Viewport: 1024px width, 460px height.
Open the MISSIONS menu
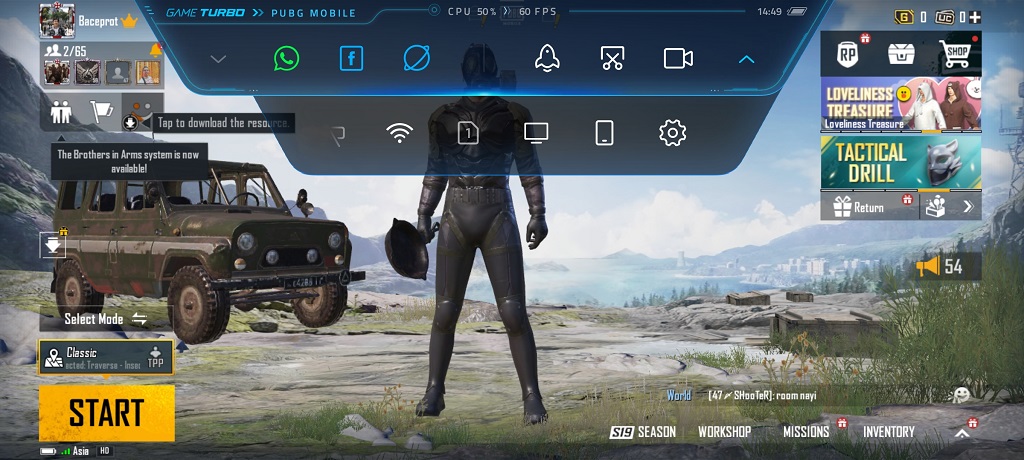click(806, 432)
